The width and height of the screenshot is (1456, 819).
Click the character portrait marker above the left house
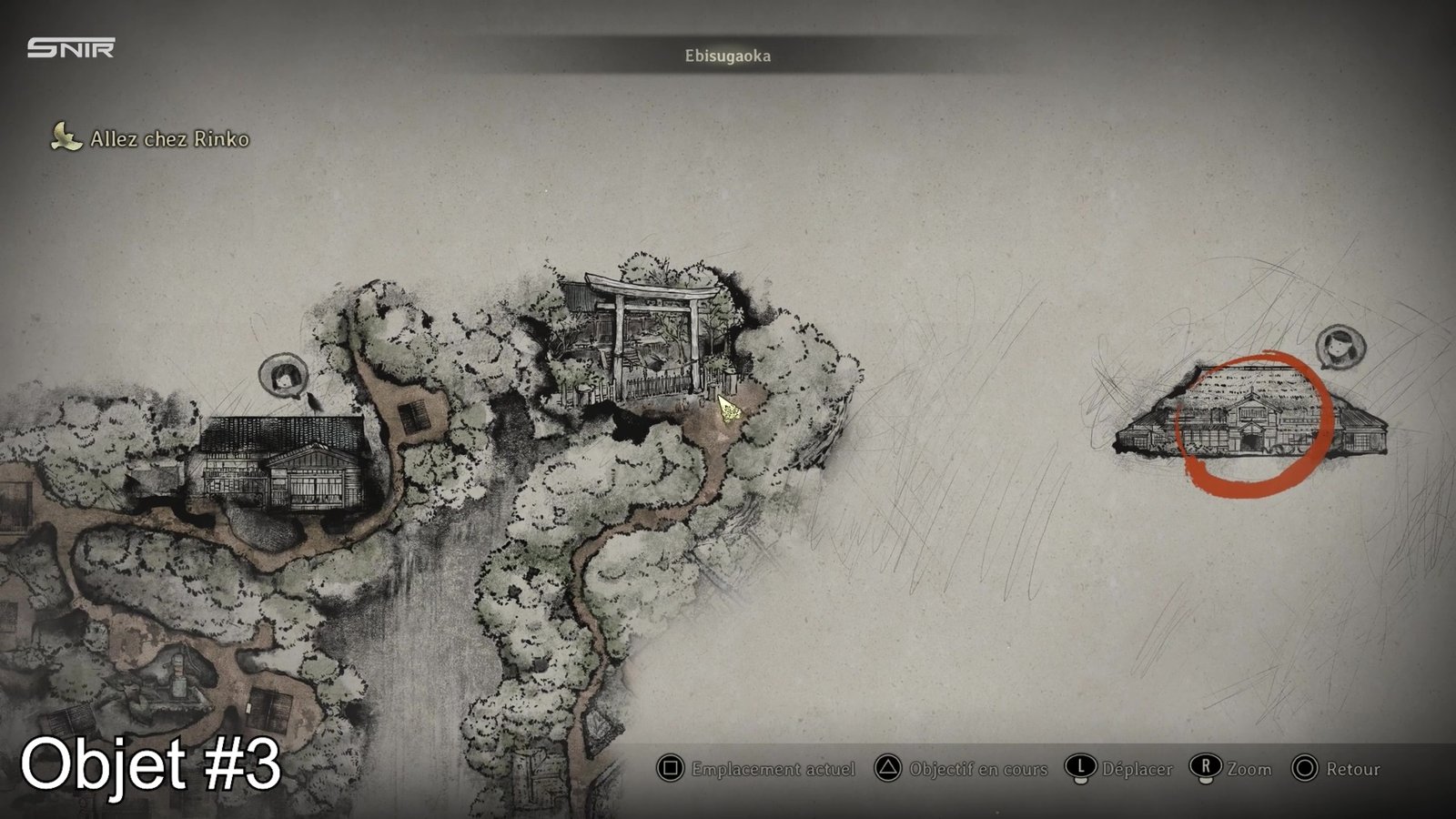281,376
